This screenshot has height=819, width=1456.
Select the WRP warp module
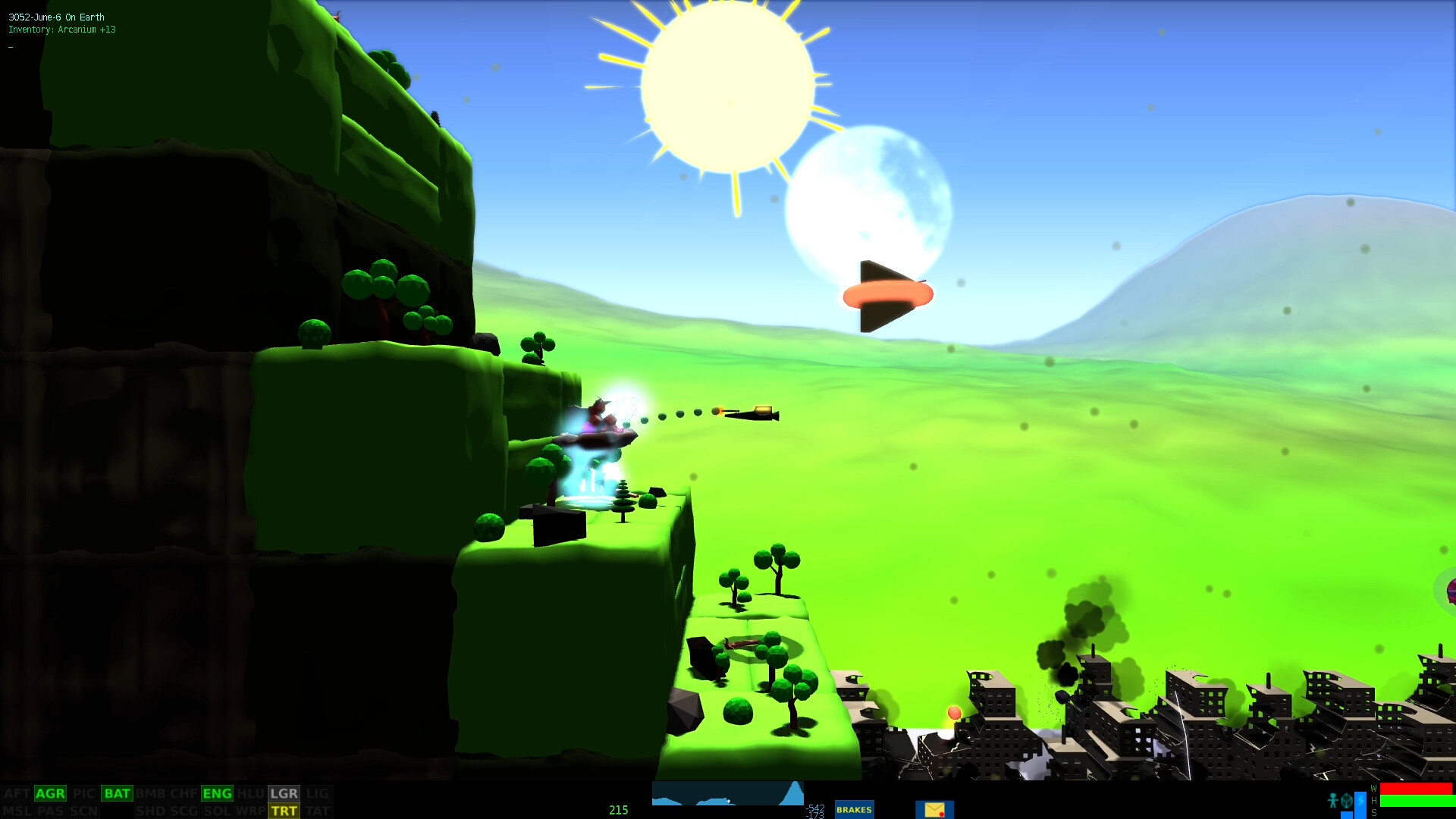point(250,811)
